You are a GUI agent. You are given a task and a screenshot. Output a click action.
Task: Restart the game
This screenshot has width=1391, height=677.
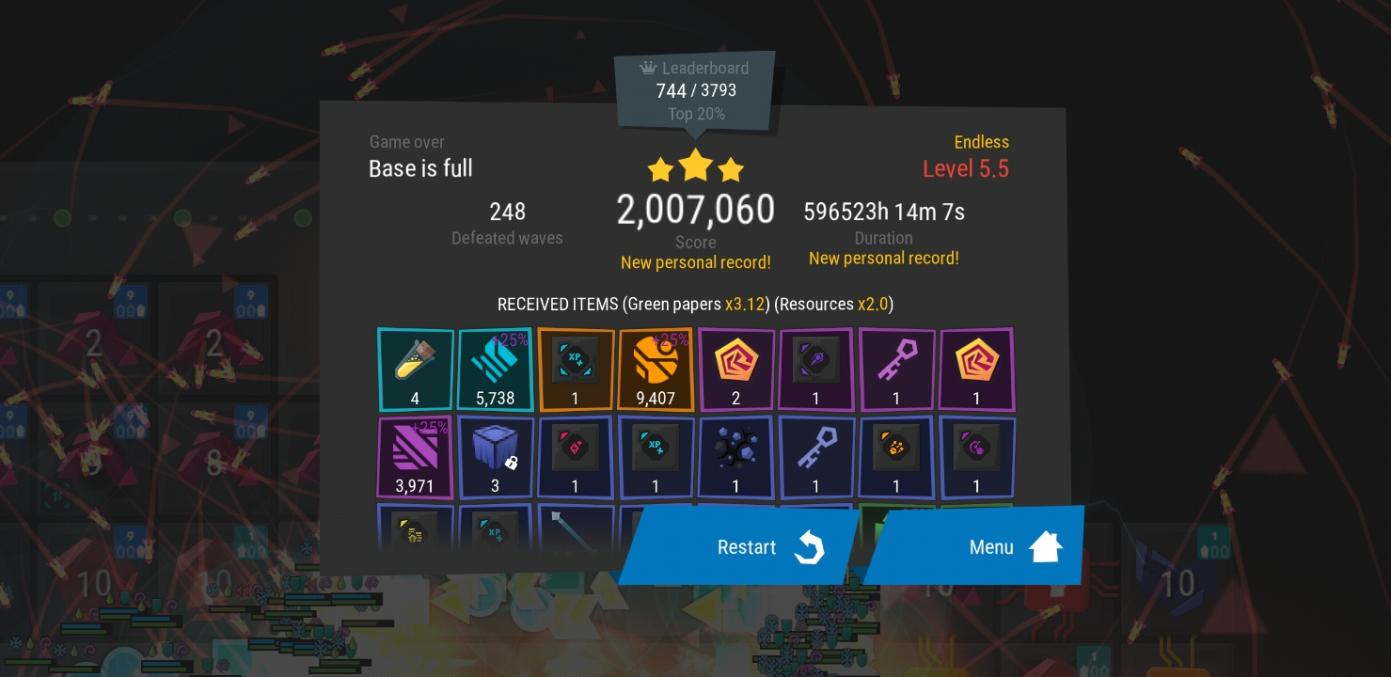(745, 546)
